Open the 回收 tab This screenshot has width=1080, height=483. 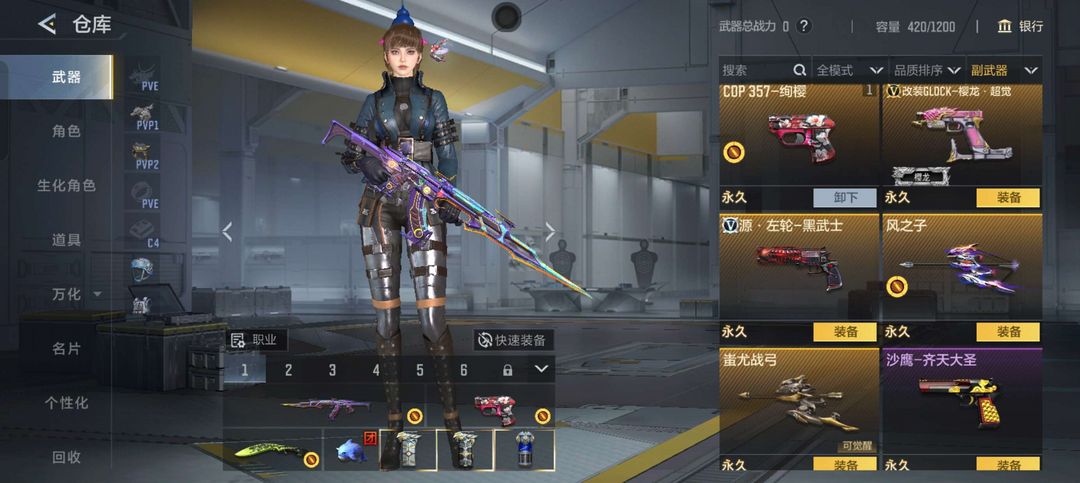(66, 457)
